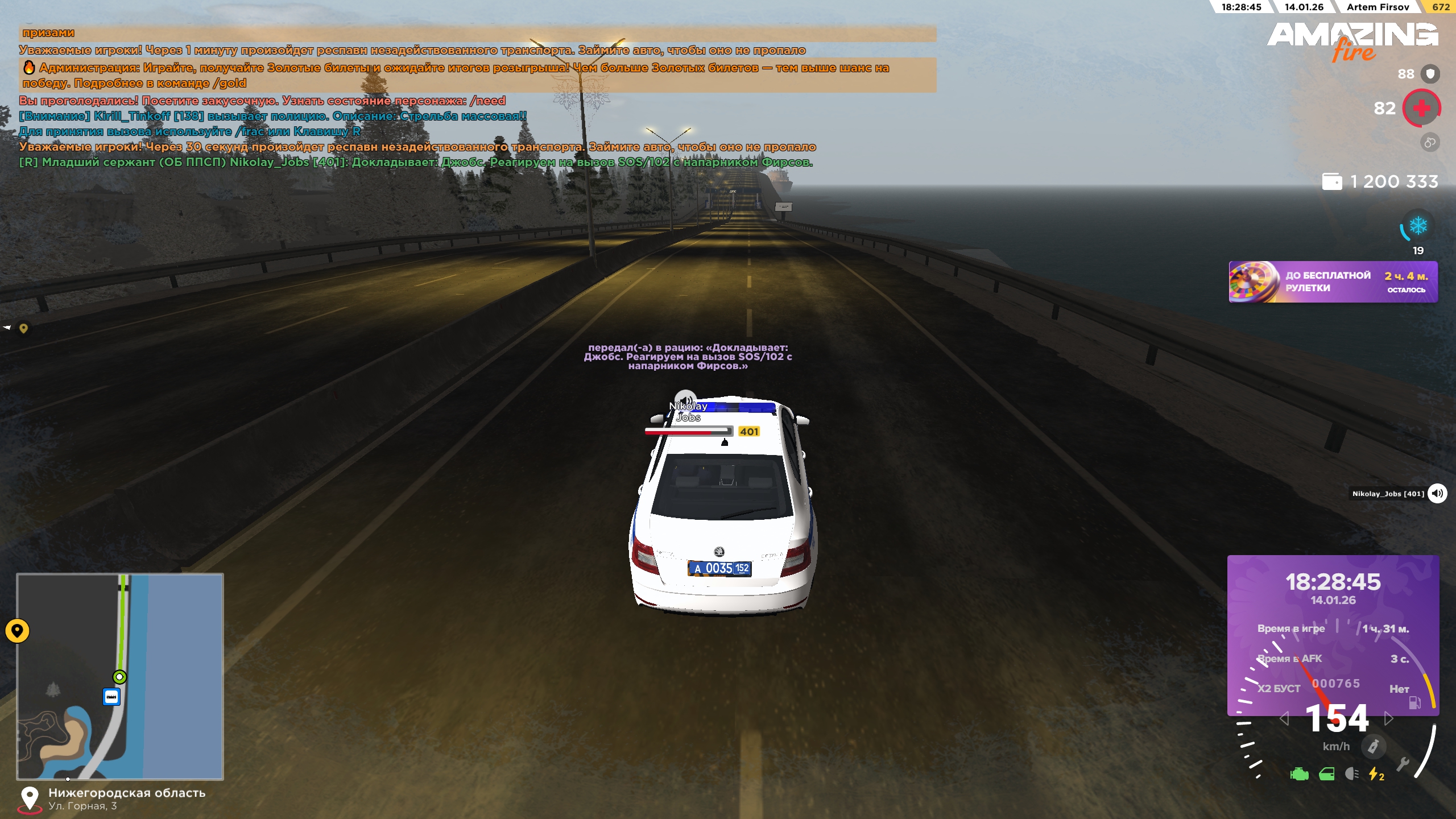This screenshot has height=819, width=1456.
Task: Click the red cross health icon
Action: click(1421, 108)
